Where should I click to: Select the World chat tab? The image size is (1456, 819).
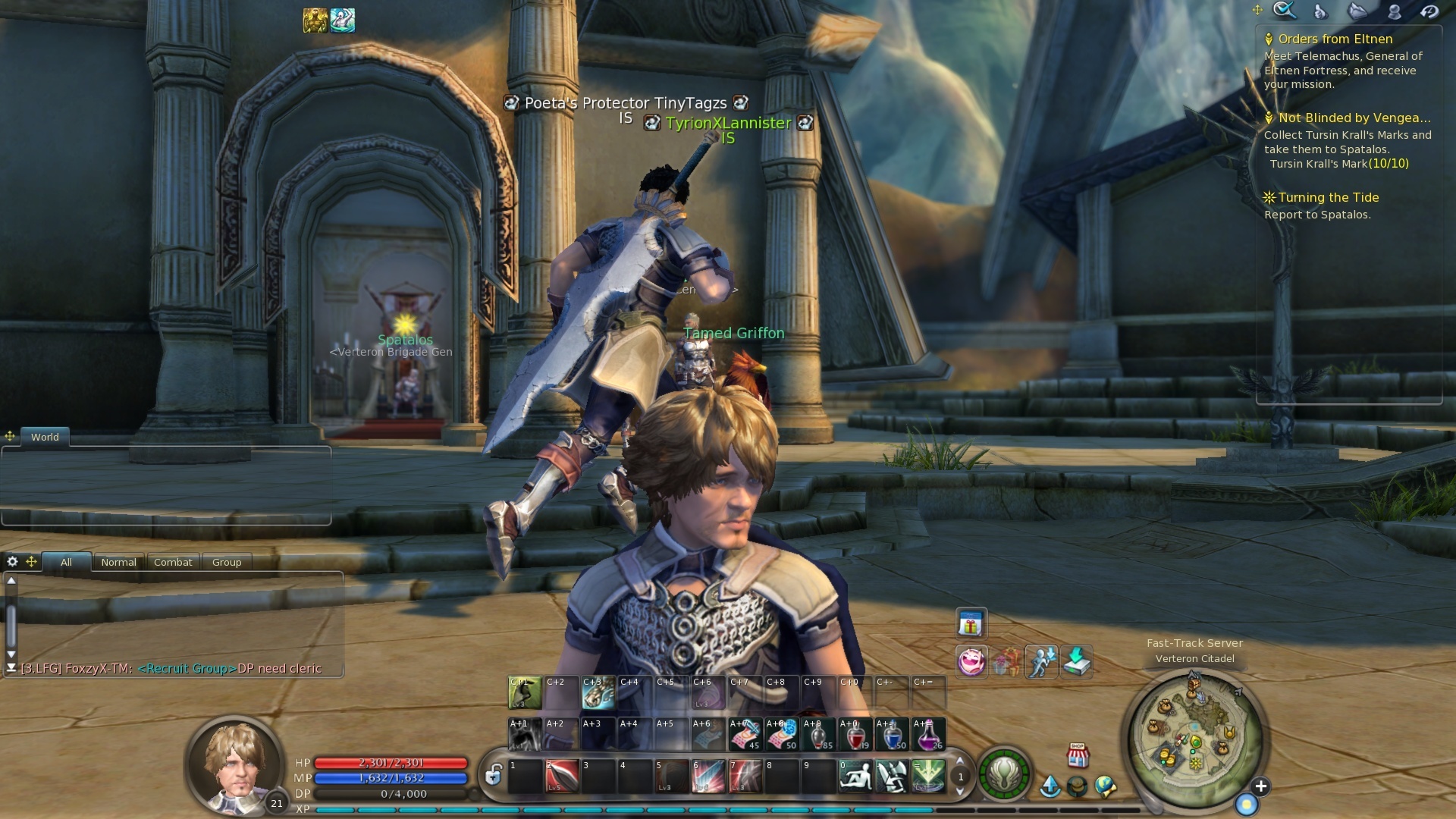45,438
